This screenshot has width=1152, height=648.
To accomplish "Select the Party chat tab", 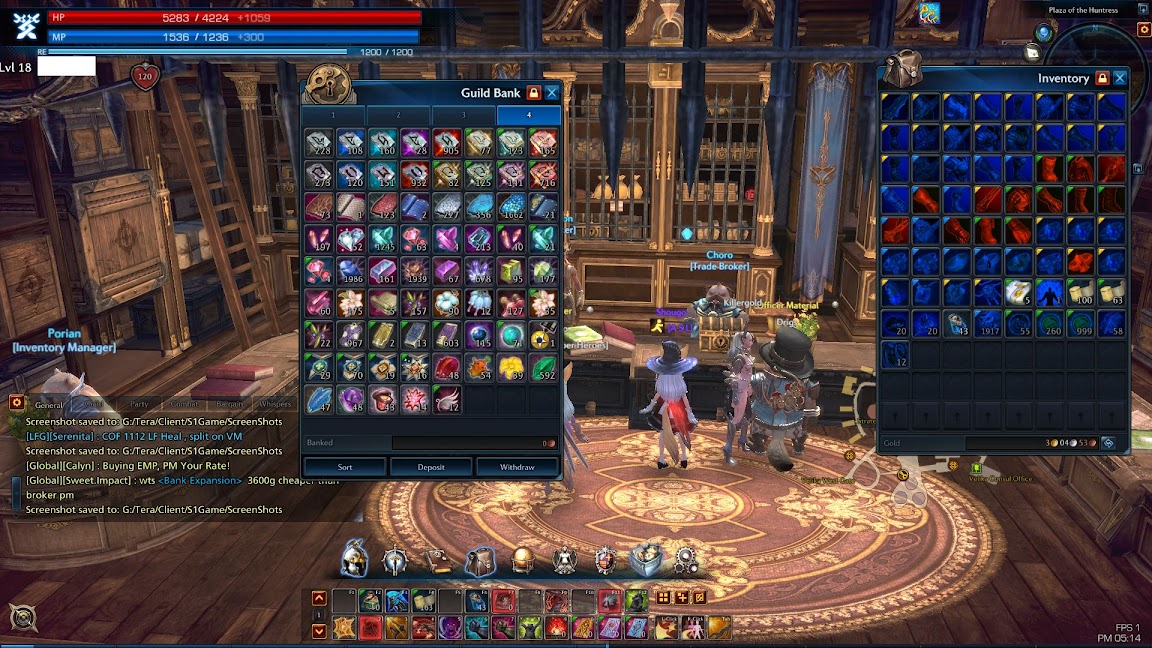I will pos(139,405).
